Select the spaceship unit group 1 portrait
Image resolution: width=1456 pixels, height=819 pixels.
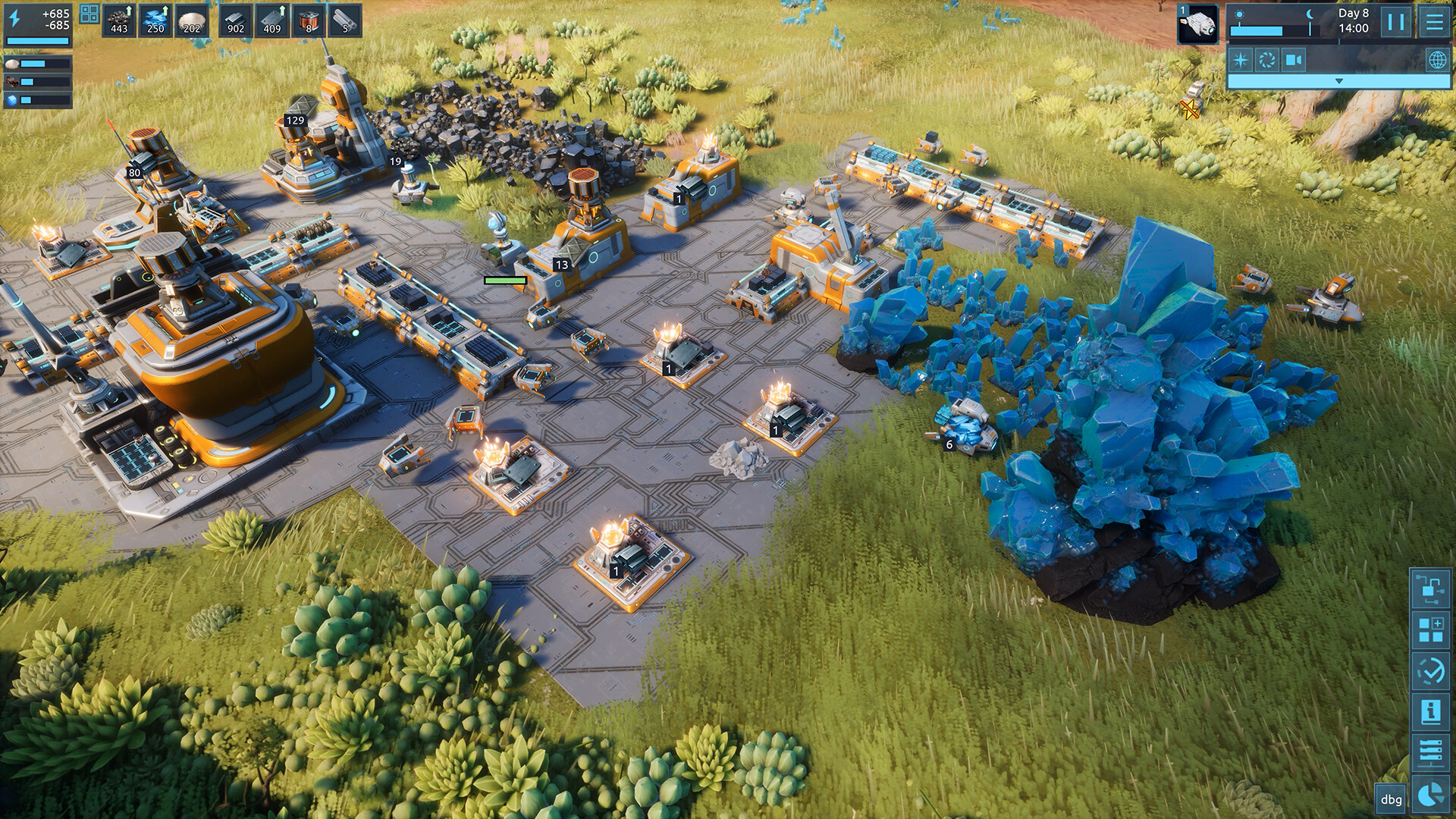click(1198, 24)
